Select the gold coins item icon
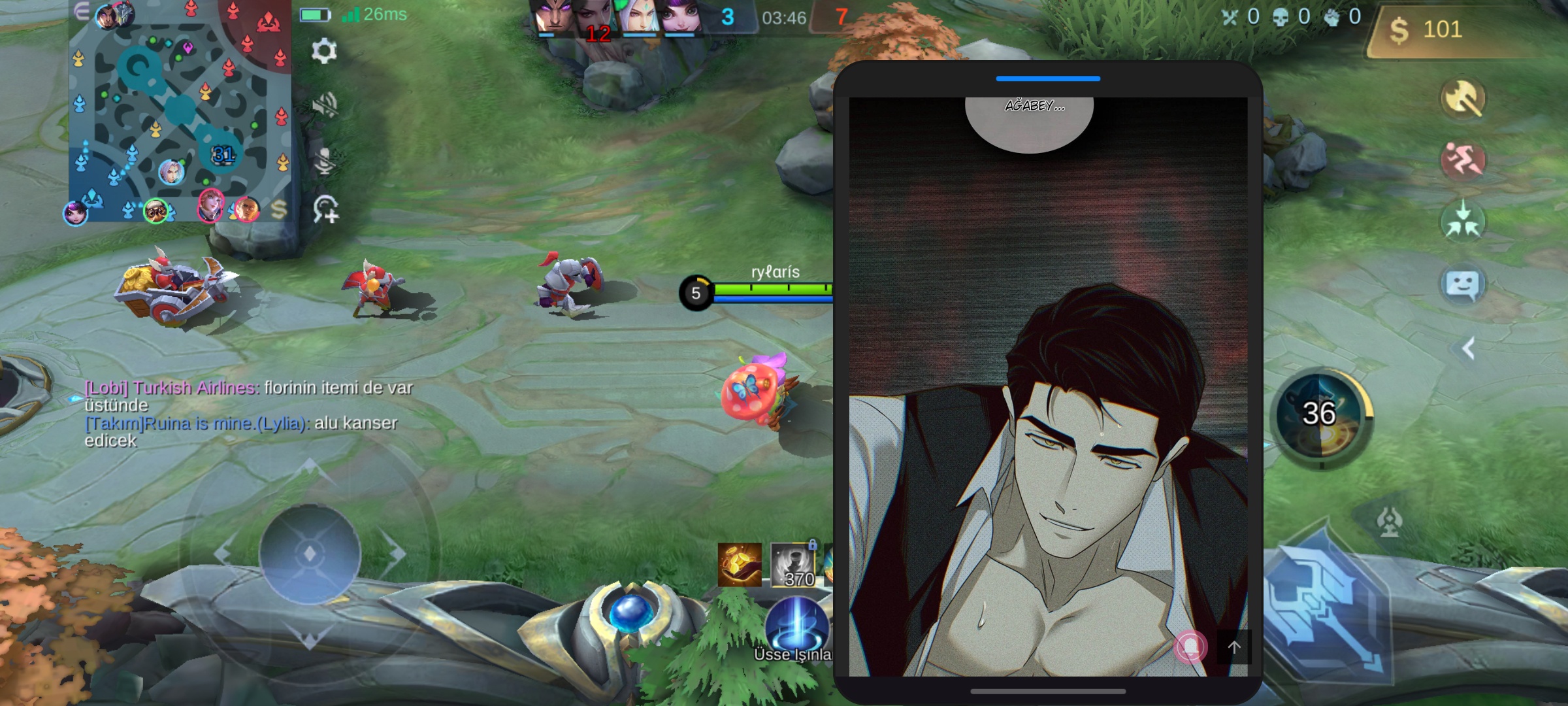This screenshot has height=706, width=1568. 740,565
